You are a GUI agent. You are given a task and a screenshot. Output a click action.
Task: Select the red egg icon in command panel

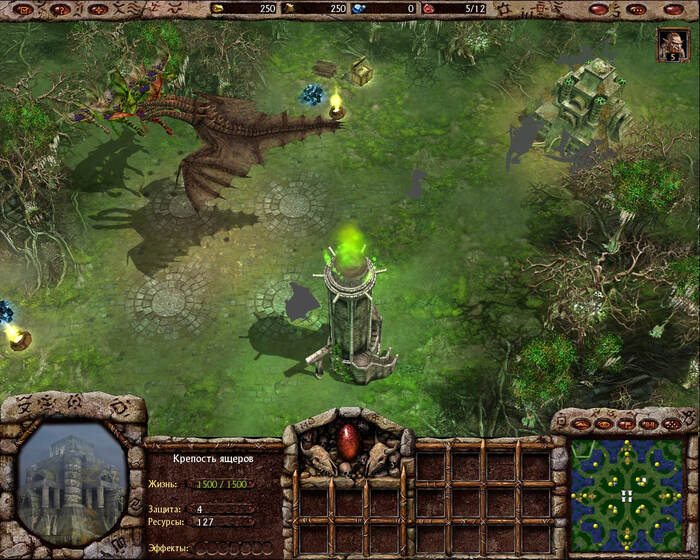tap(348, 441)
